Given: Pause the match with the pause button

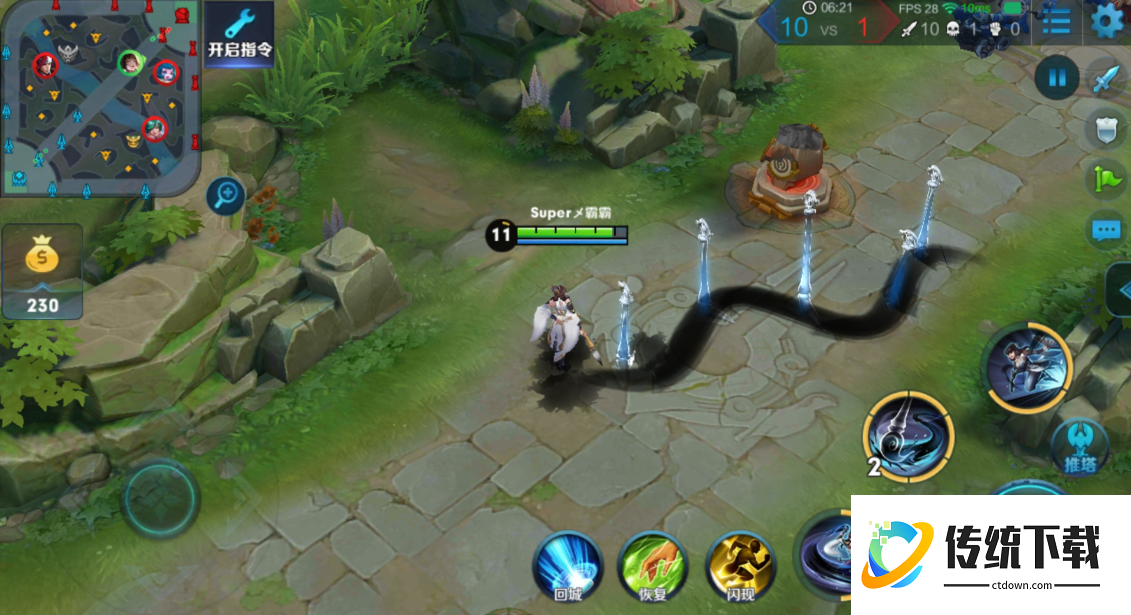Looking at the screenshot, I should [1056, 78].
